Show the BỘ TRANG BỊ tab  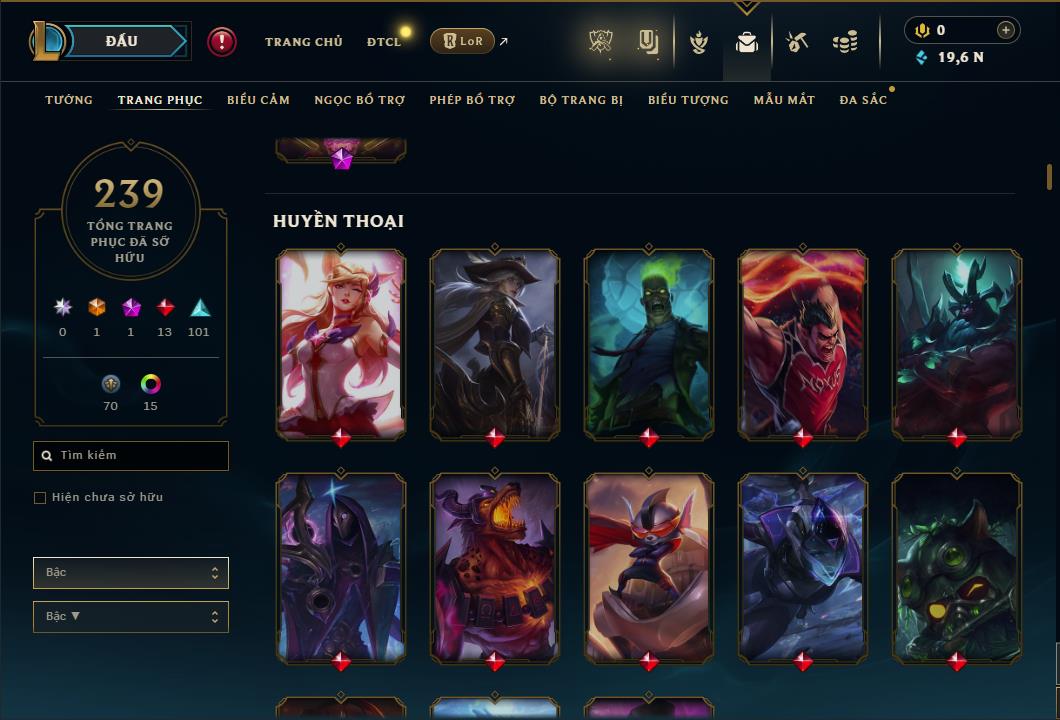[x=581, y=100]
